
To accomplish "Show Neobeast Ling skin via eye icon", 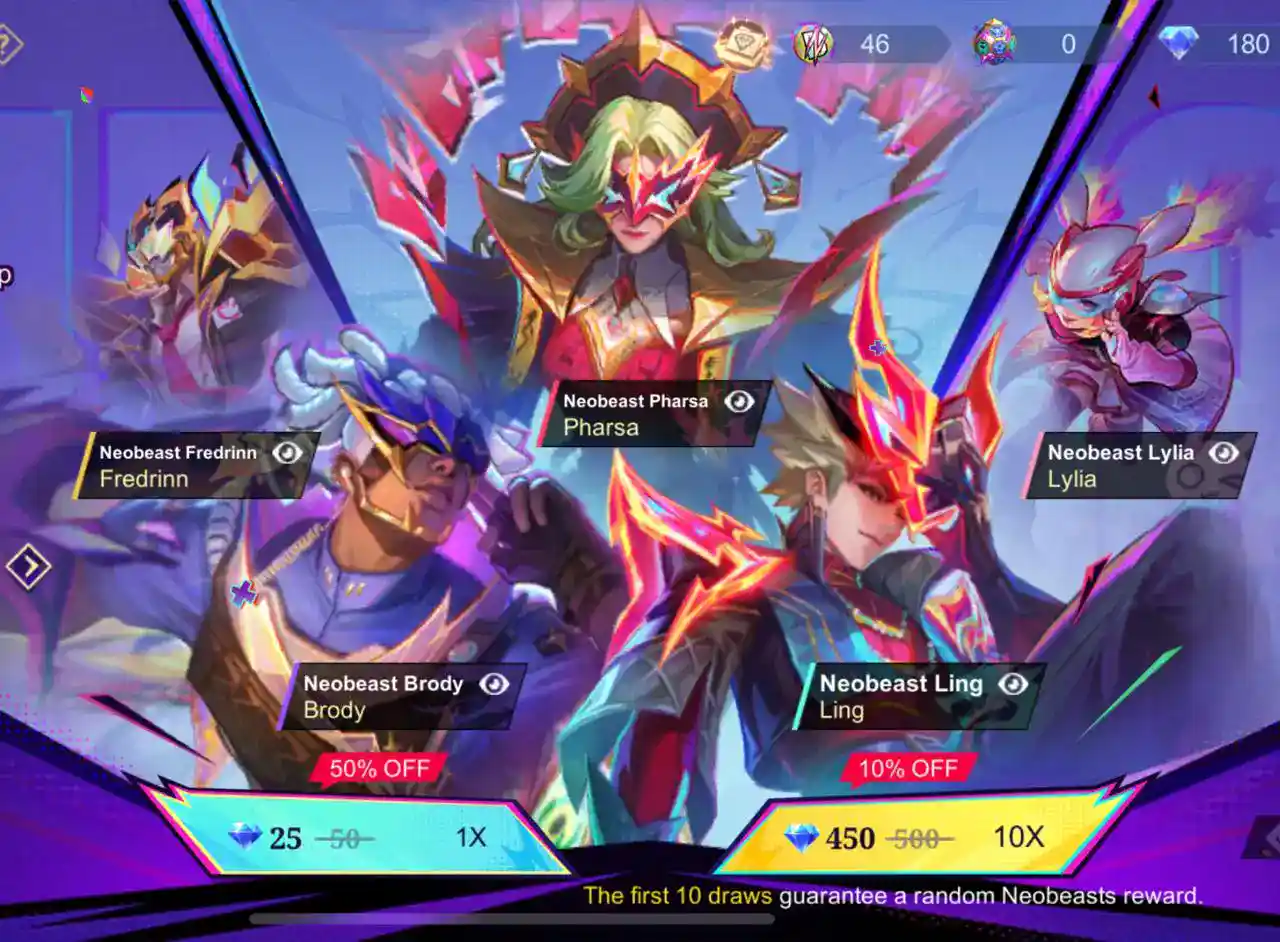I will coord(1014,685).
